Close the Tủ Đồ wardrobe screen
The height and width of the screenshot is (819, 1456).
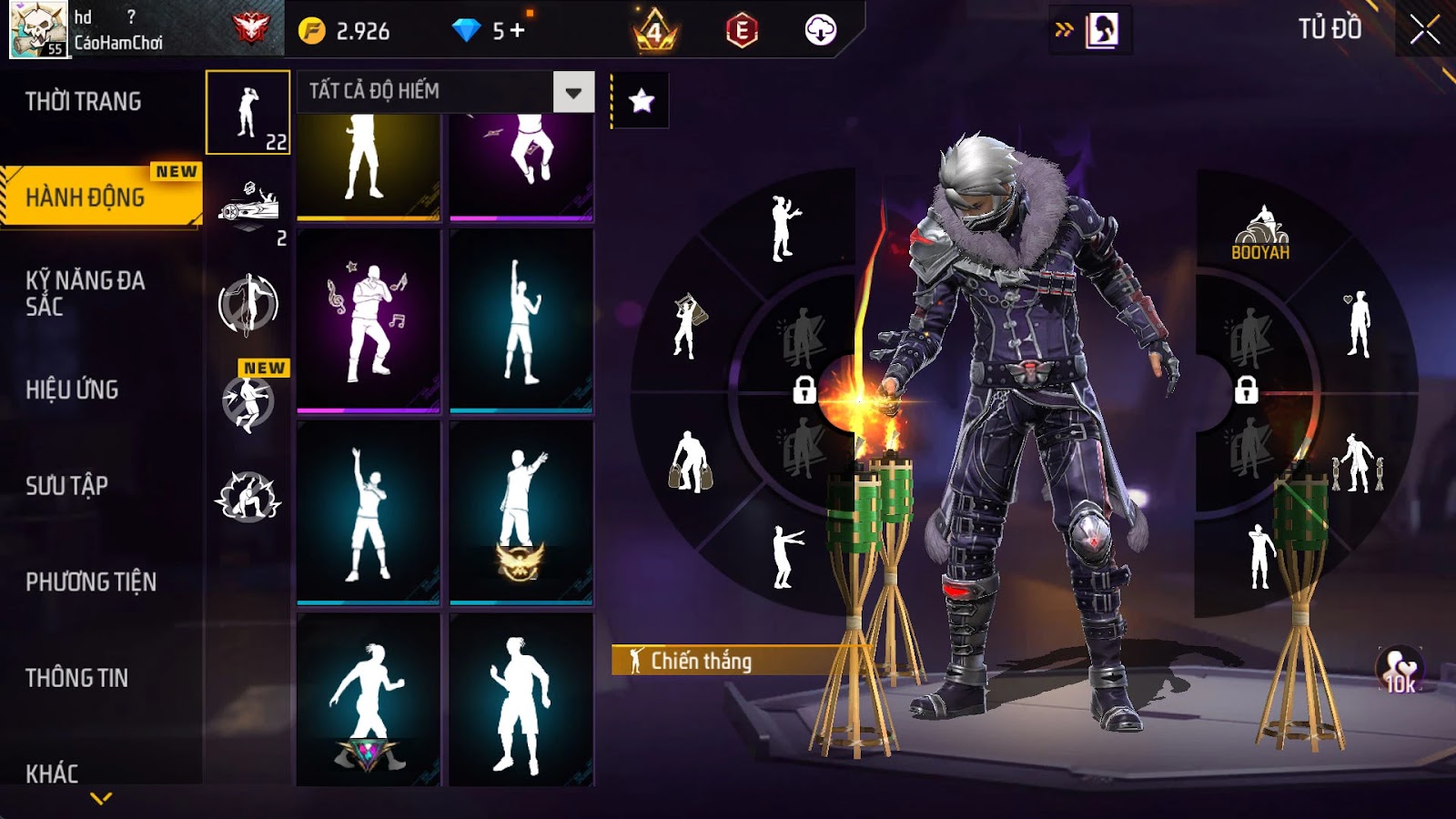click(x=1425, y=30)
